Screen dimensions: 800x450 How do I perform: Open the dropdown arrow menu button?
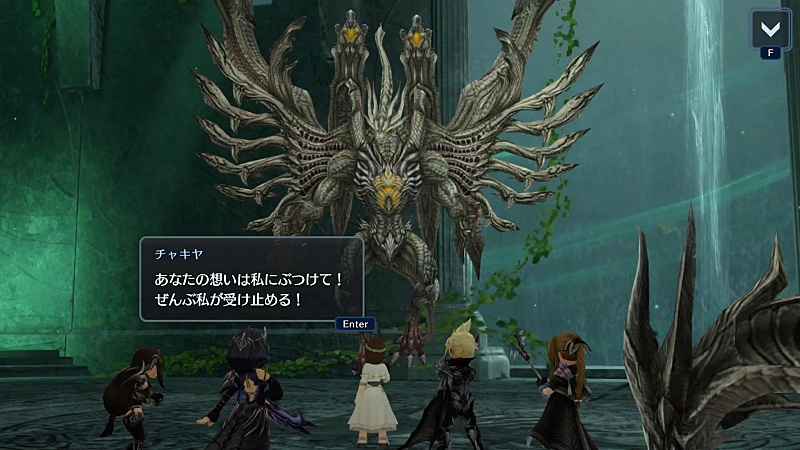click(x=770, y=28)
